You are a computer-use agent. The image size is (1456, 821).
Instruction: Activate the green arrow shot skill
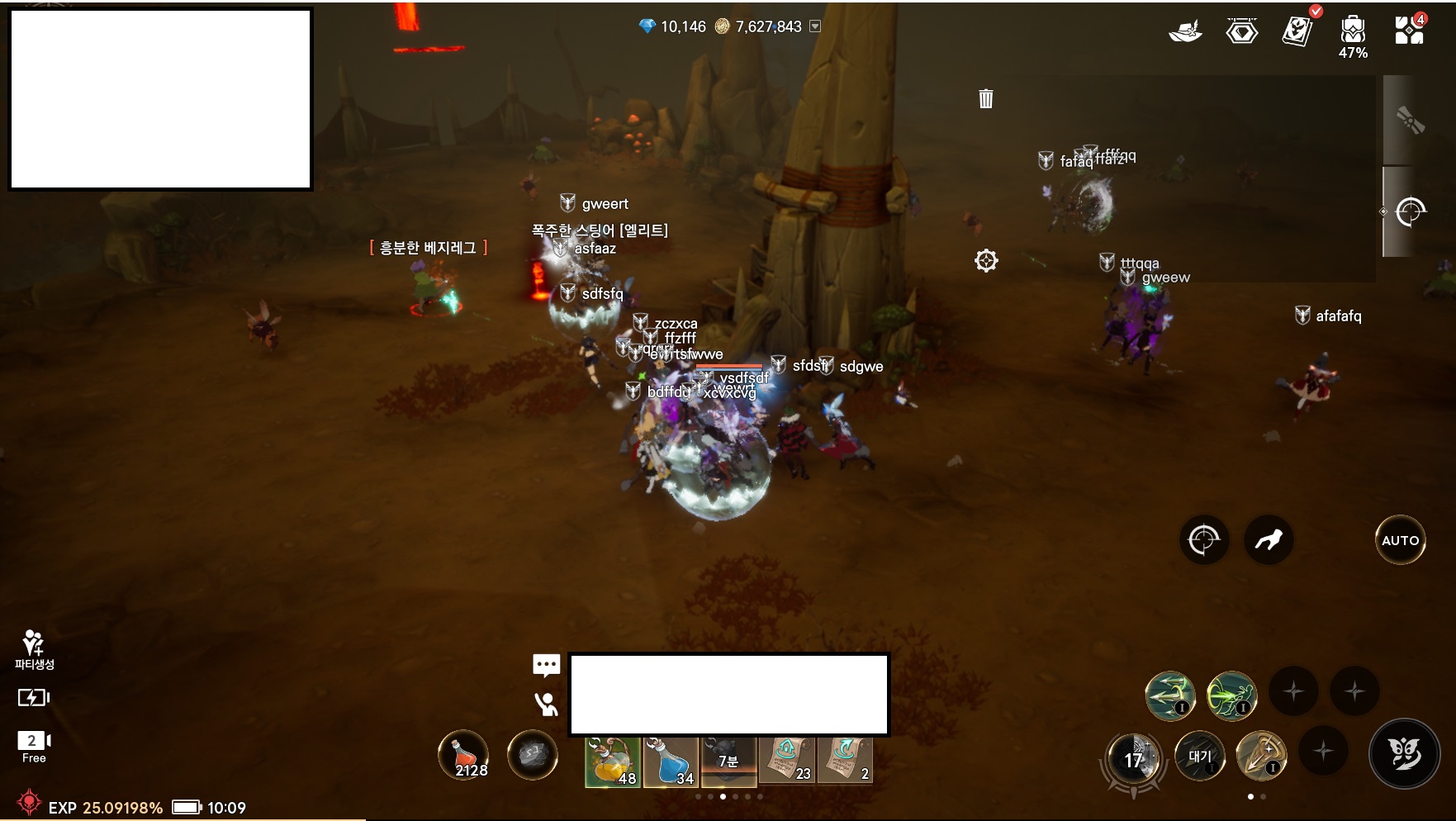[x=1170, y=695]
